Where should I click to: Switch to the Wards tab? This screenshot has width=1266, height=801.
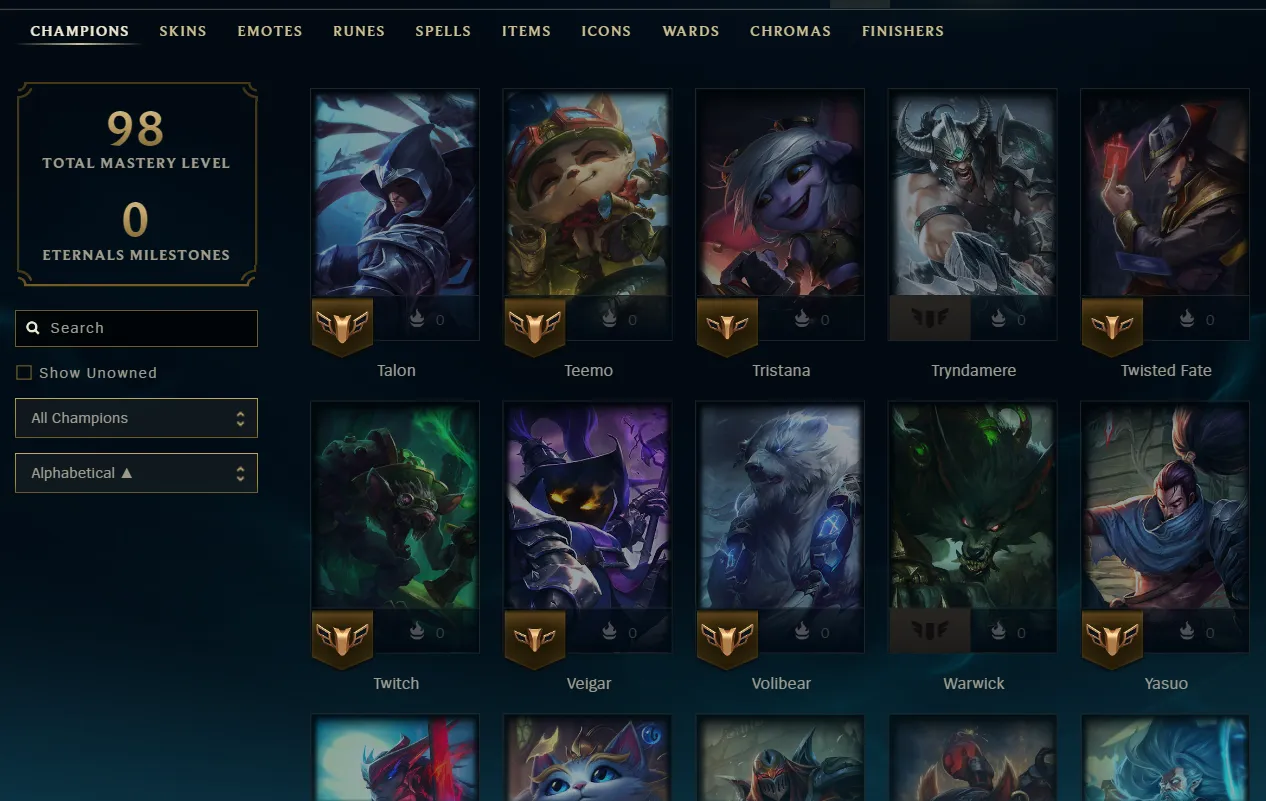(691, 31)
